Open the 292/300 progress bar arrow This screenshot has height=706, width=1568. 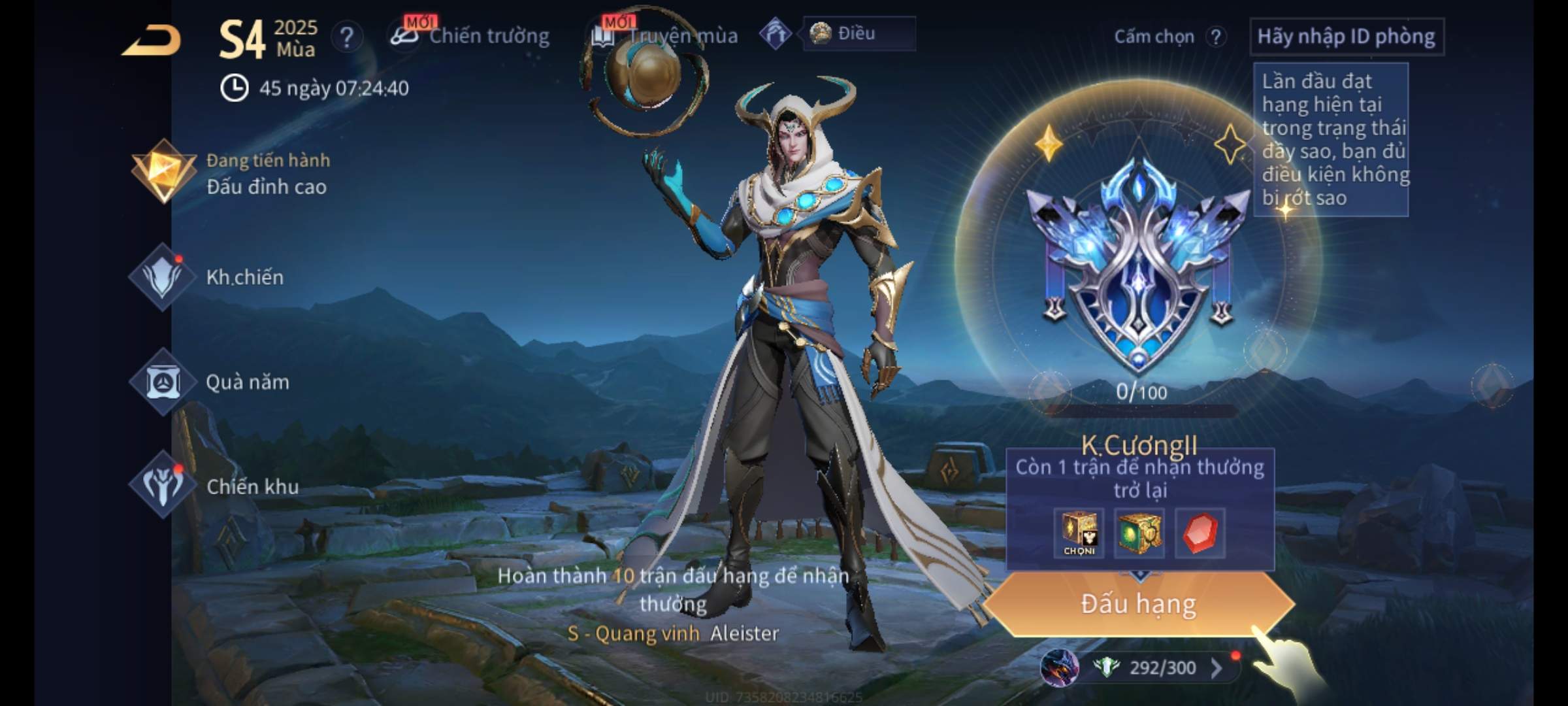1216,667
